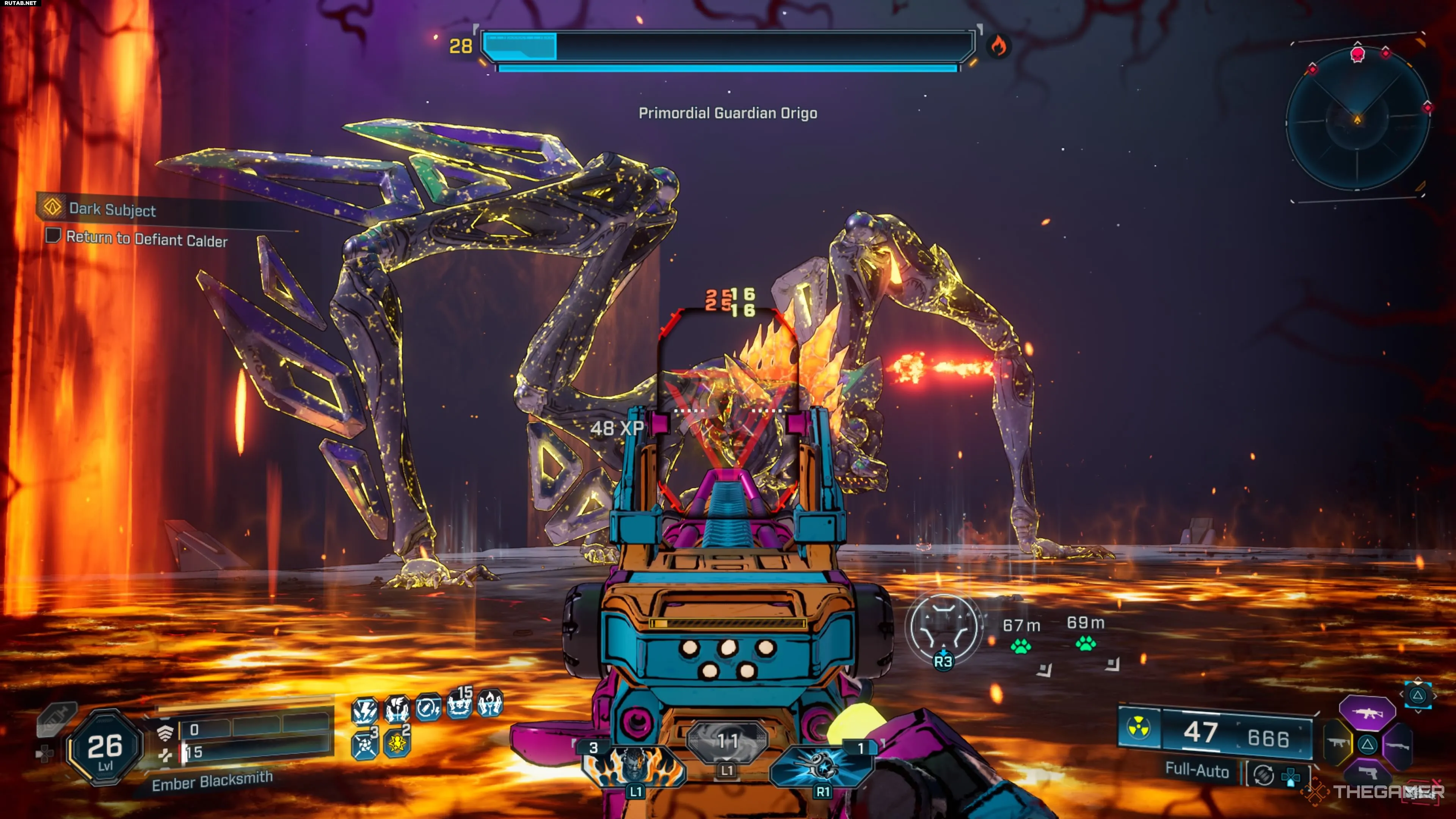
Task: Click the red skull marker on minimap
Action: 1357,54
